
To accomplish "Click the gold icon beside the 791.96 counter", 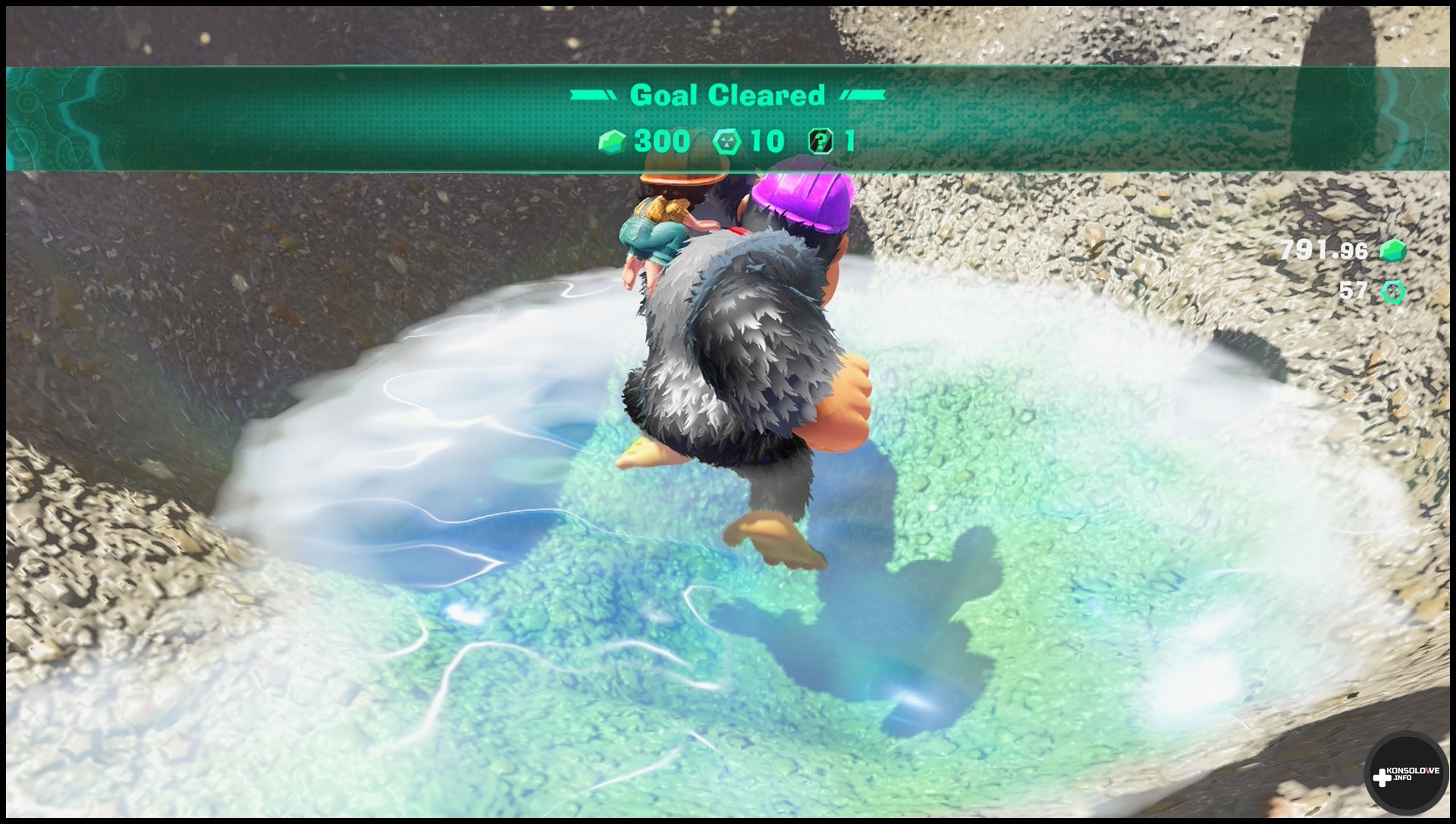I will click(x=1392, y=251).
